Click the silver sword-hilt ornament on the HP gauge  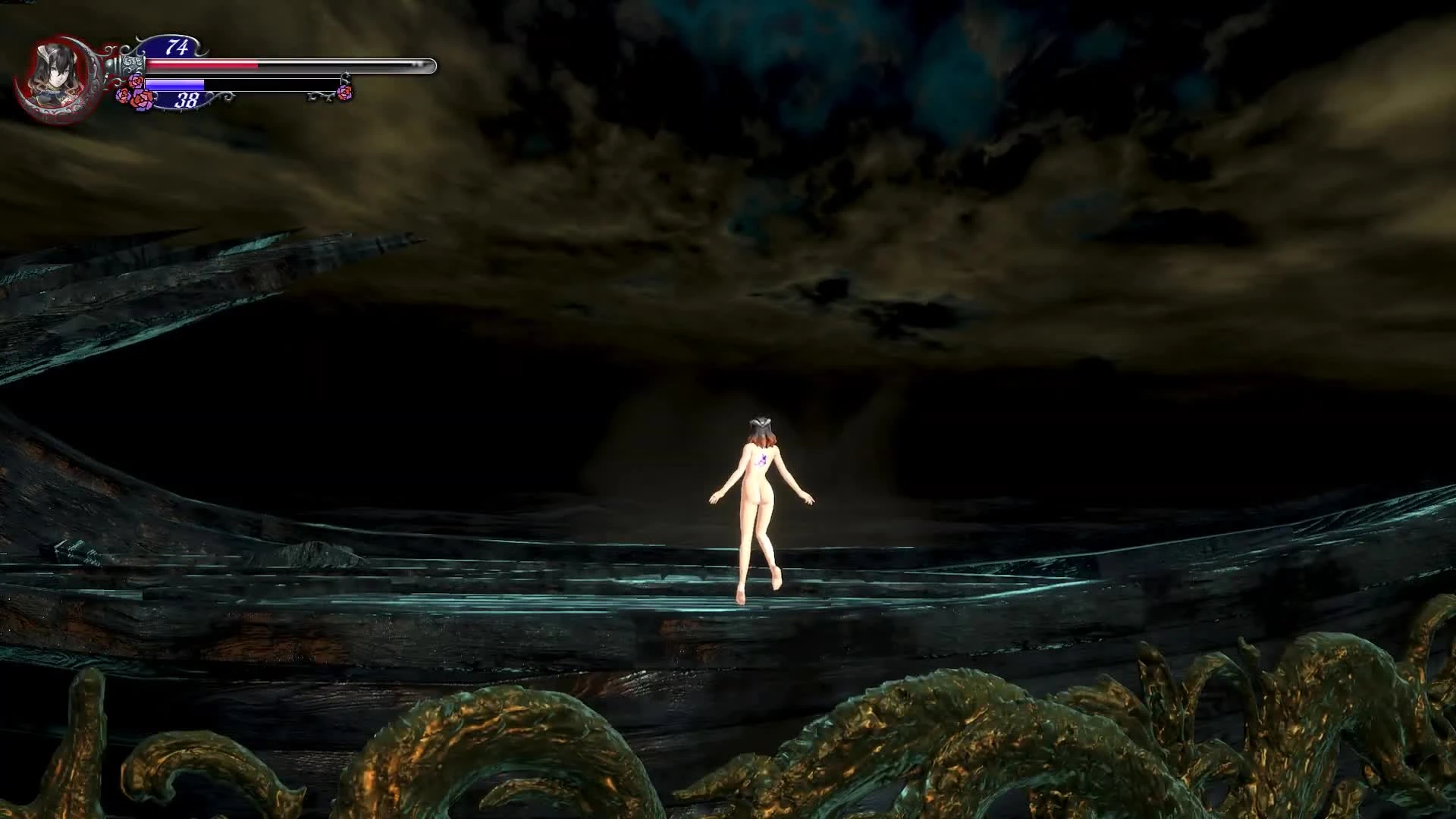[x=131, y=62]
